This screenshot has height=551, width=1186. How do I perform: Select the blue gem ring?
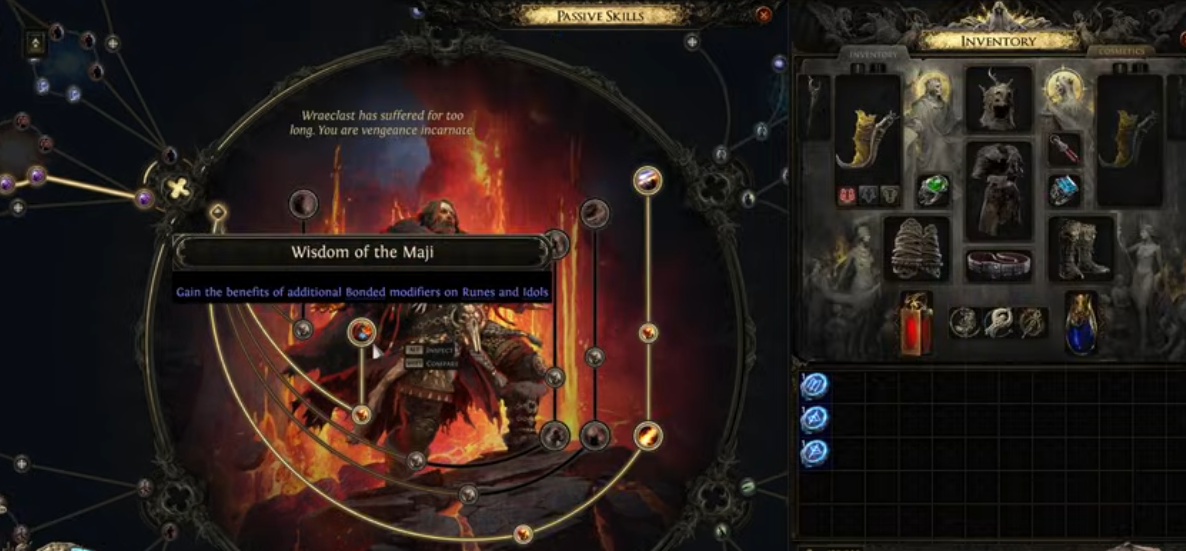[x=1064, y=190]
